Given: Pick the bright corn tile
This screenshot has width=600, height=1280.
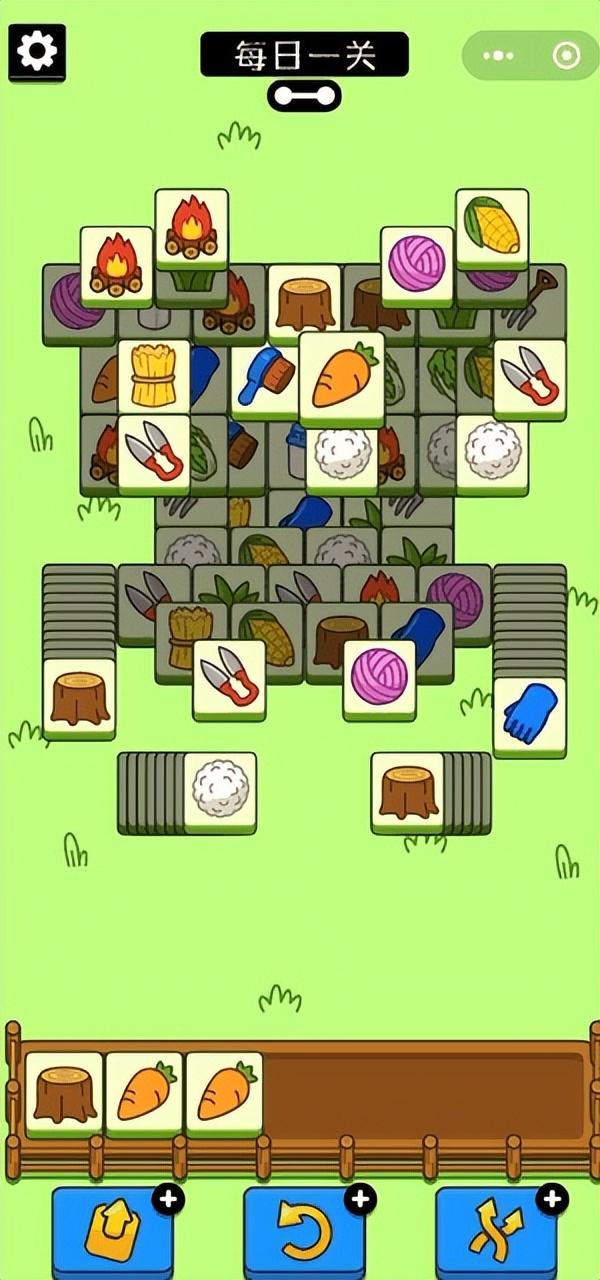Looking at the screenshot, I should pos(492,228).
